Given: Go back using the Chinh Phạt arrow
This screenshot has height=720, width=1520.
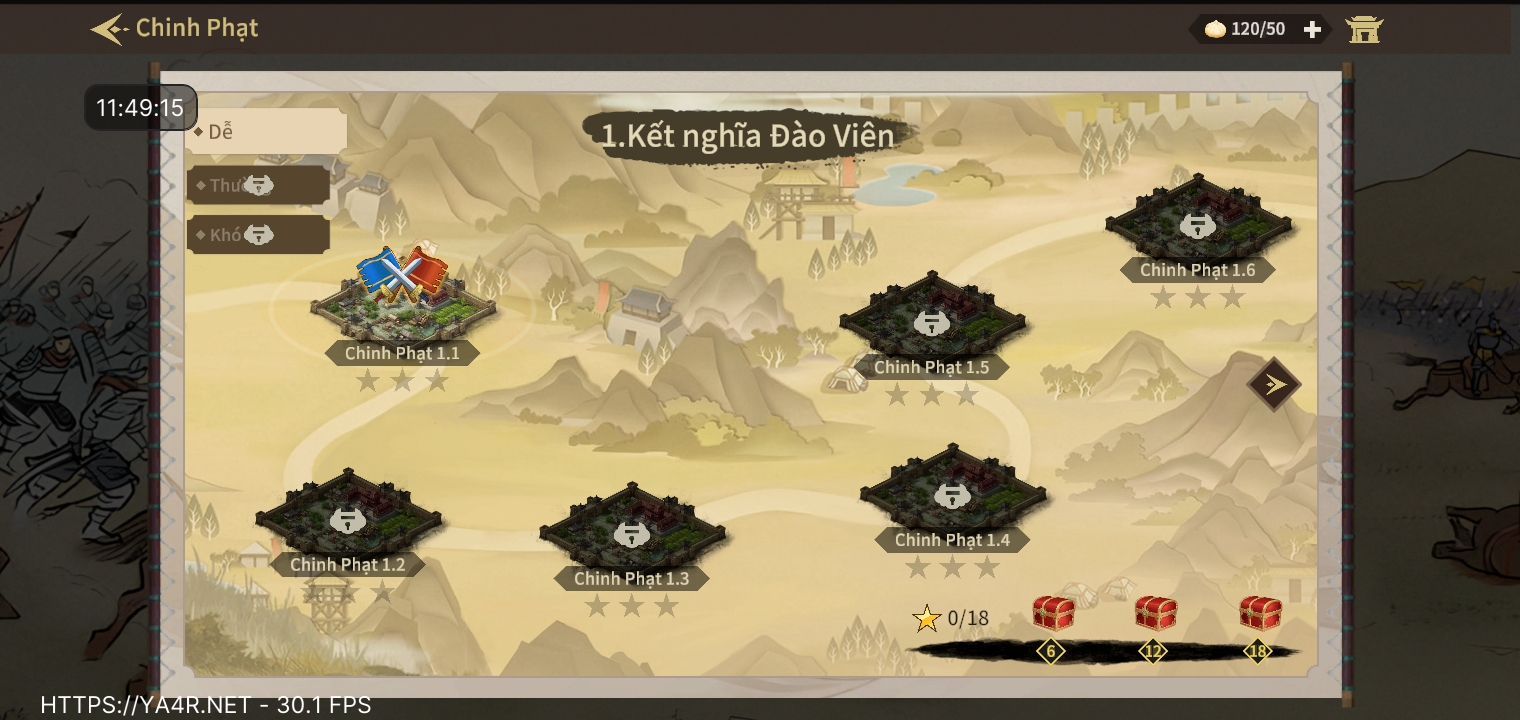Looking at the screenshot, I should [108, 29].
